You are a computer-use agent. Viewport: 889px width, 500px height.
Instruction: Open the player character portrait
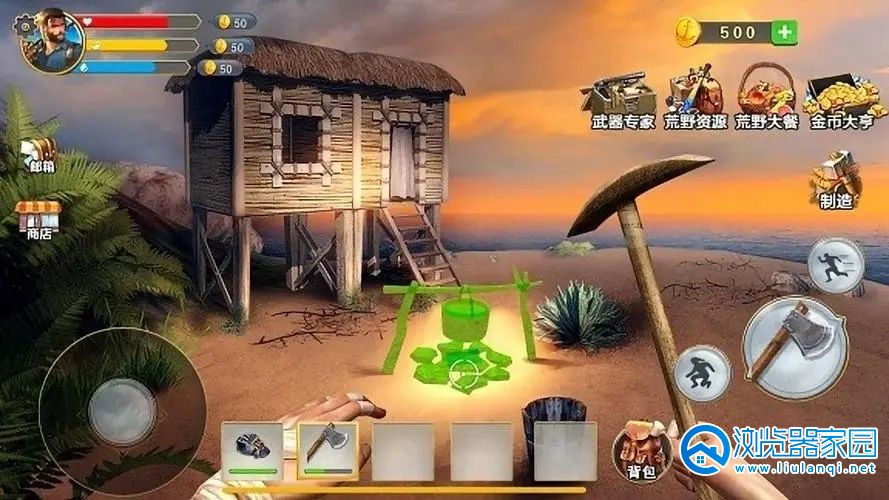coord(48,40)
